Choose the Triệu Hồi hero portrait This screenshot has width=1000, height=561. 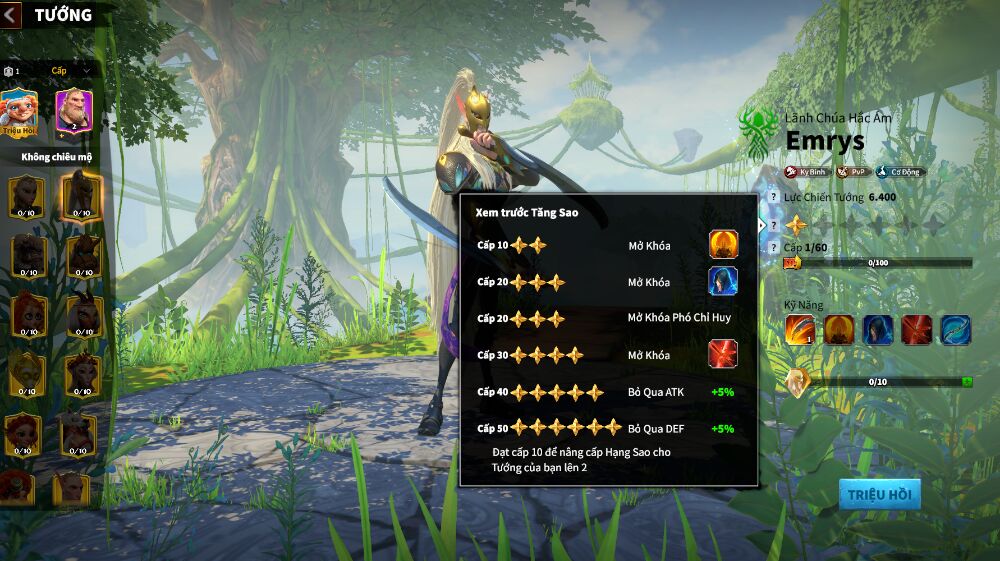(19, 110)
